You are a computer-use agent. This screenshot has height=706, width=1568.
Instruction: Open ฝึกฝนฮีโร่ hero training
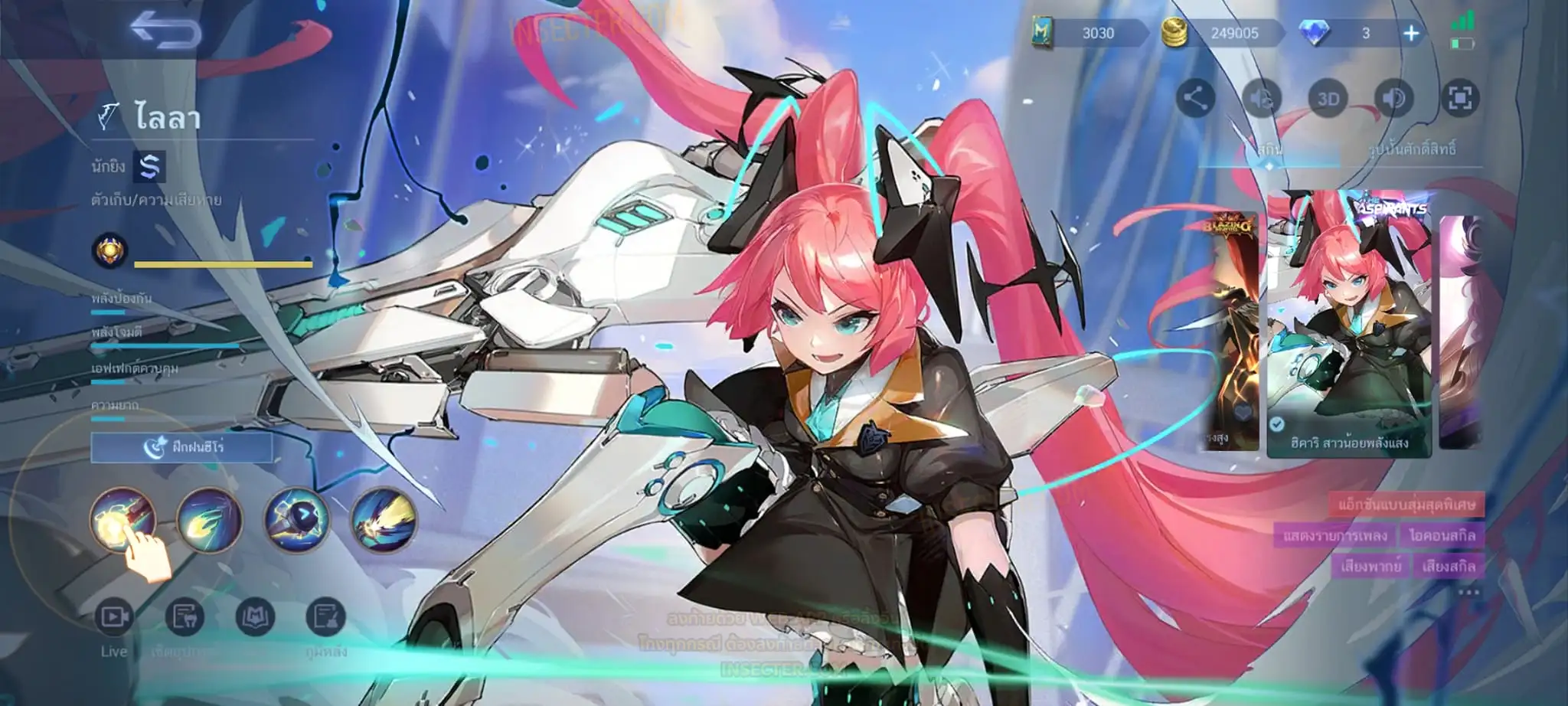point(182,447)
